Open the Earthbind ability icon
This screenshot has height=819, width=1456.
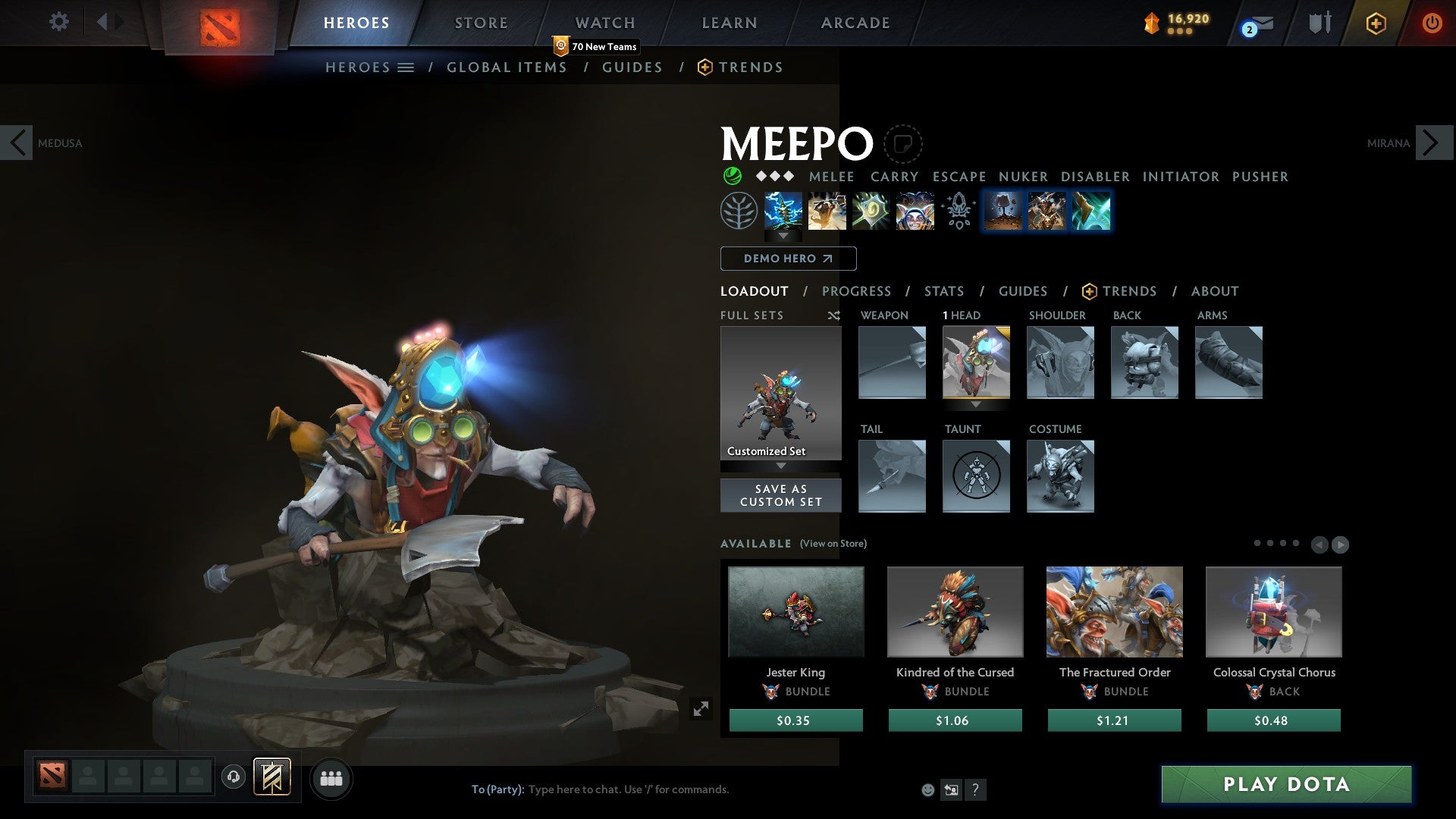(781, 211)
